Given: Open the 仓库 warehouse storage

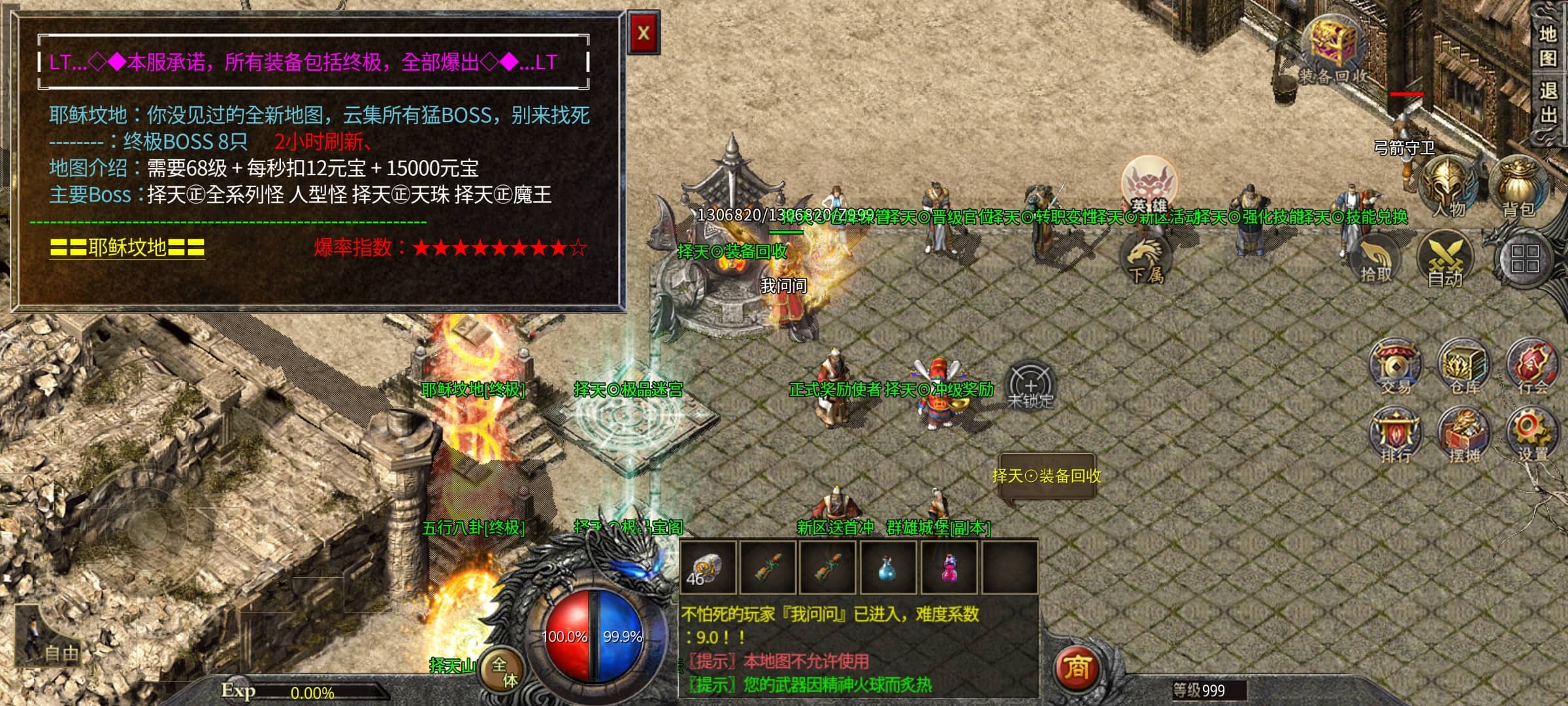Looking at the screenshot, I should pyautogui.click(x=1464, y=366).
